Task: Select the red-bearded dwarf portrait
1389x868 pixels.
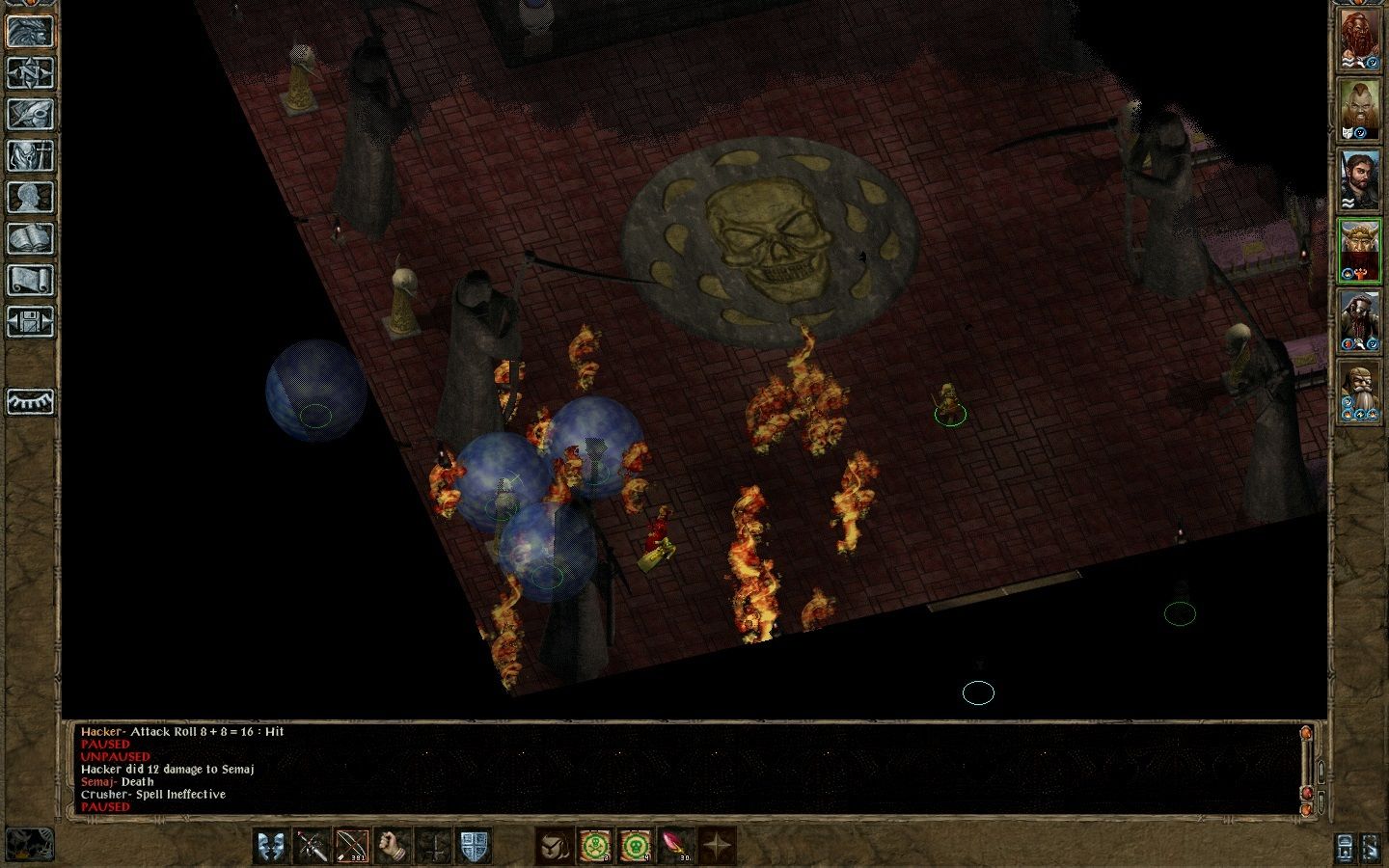Action: coord(1359,41)
